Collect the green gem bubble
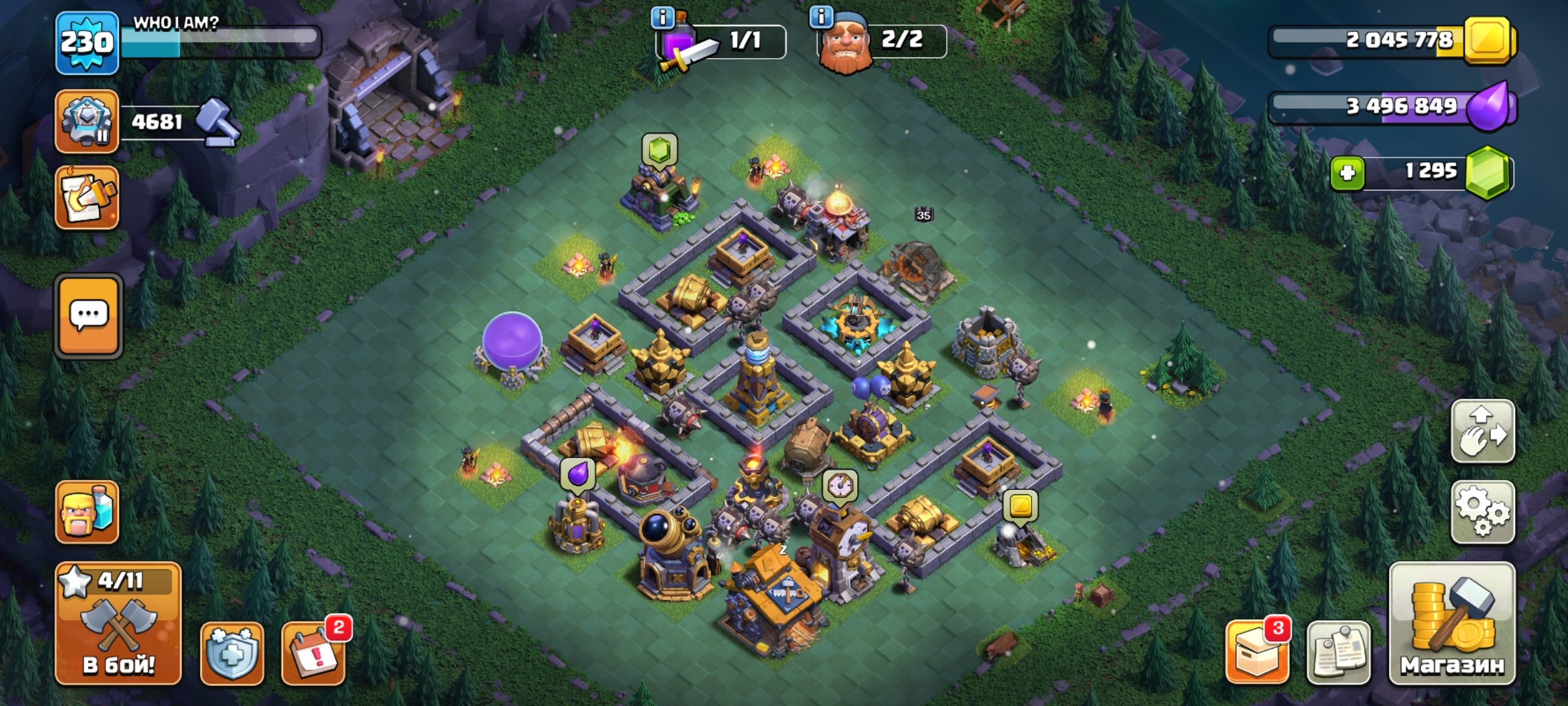The height and width of the screenshot is (706, 1568). 659,150
